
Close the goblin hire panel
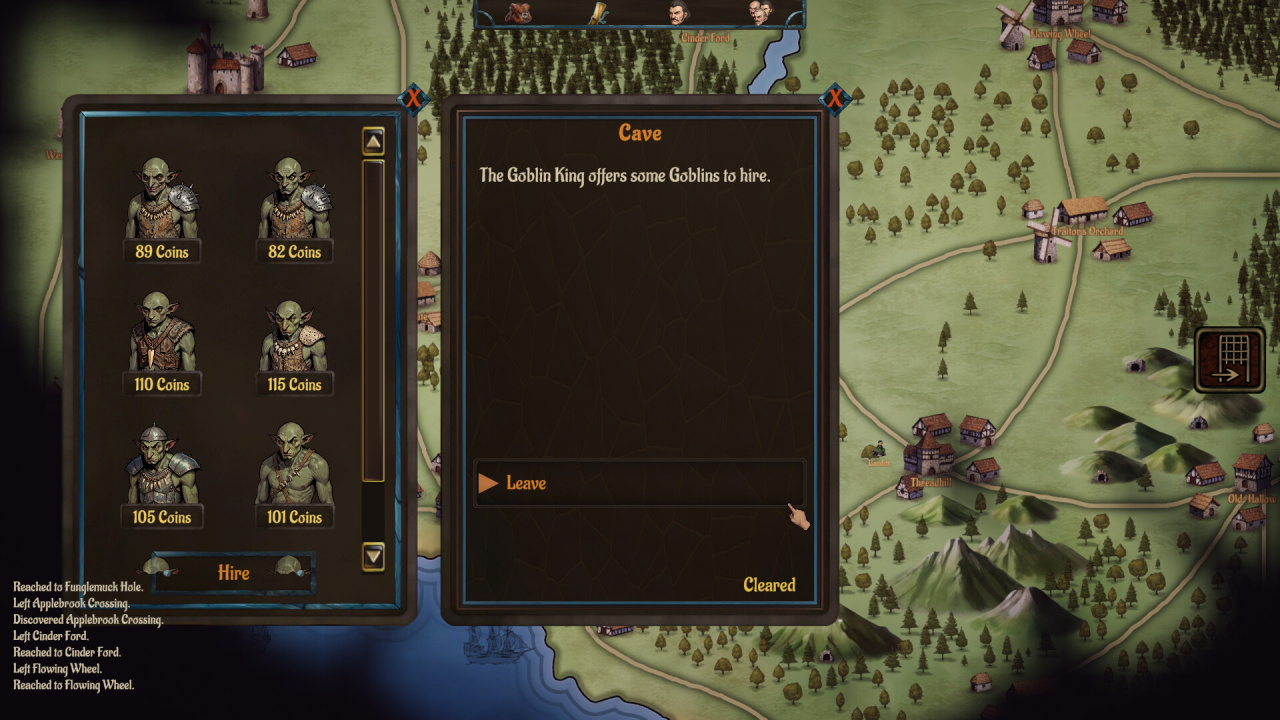click(412, 98)
